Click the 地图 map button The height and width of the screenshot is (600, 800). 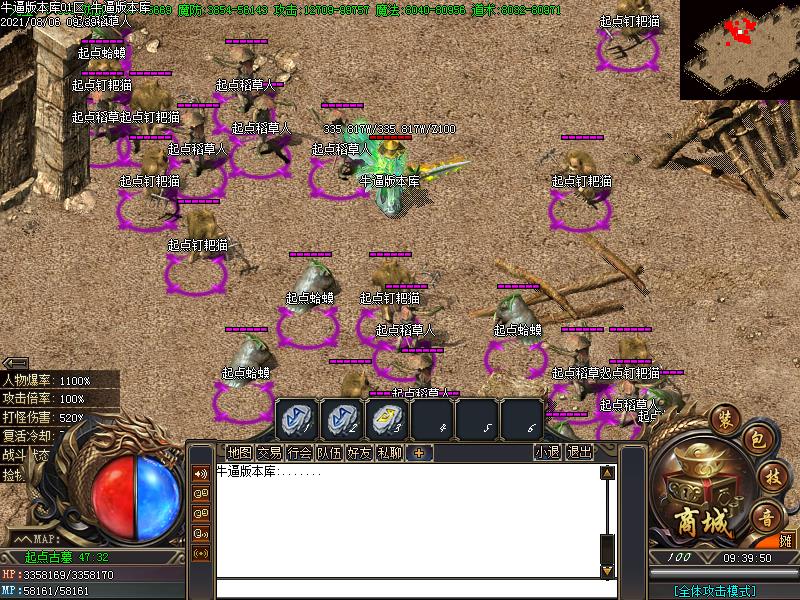[239, 452]
